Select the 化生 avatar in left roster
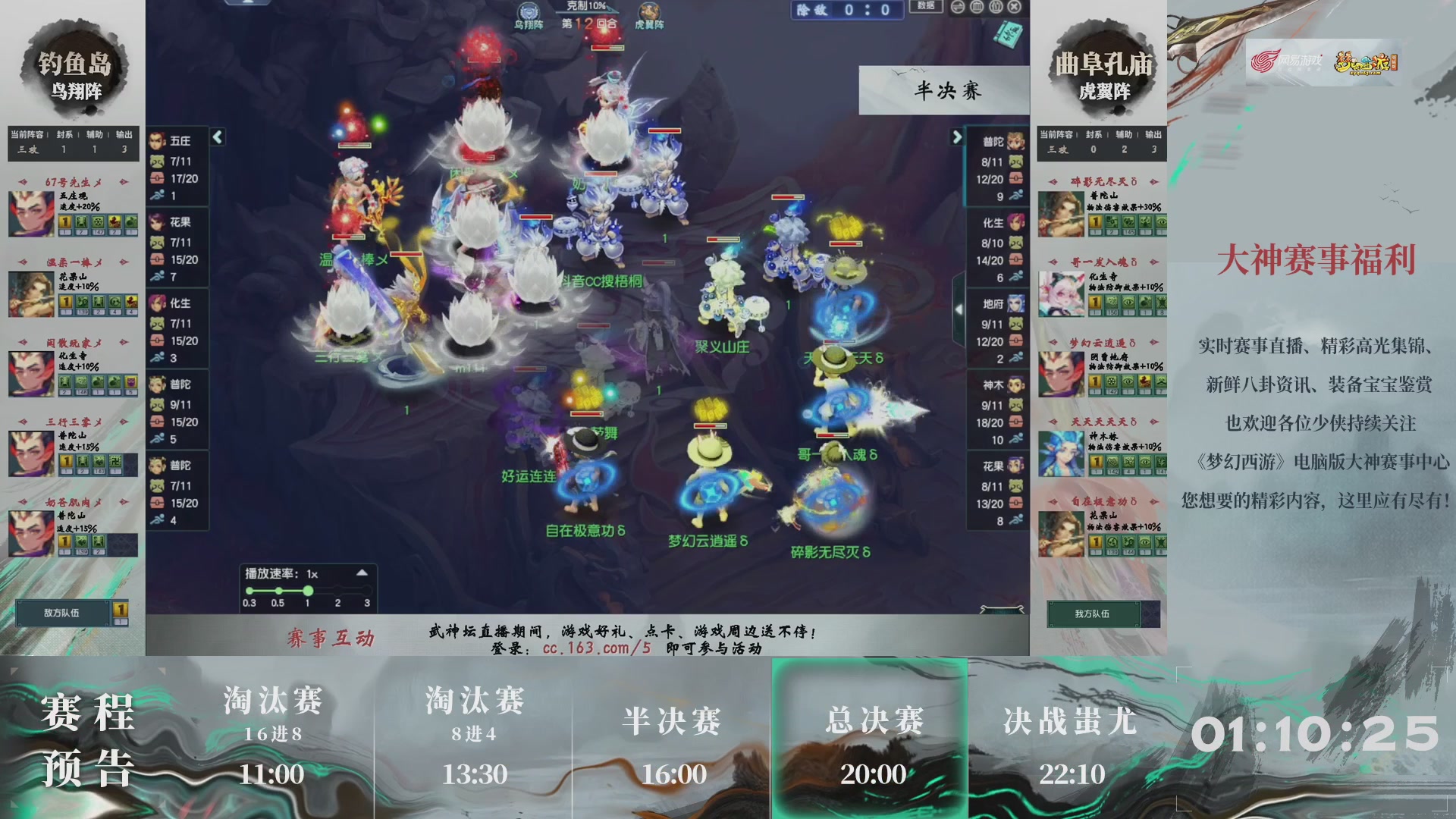This screenshot has width=1456, height=819. coord(158,303)
